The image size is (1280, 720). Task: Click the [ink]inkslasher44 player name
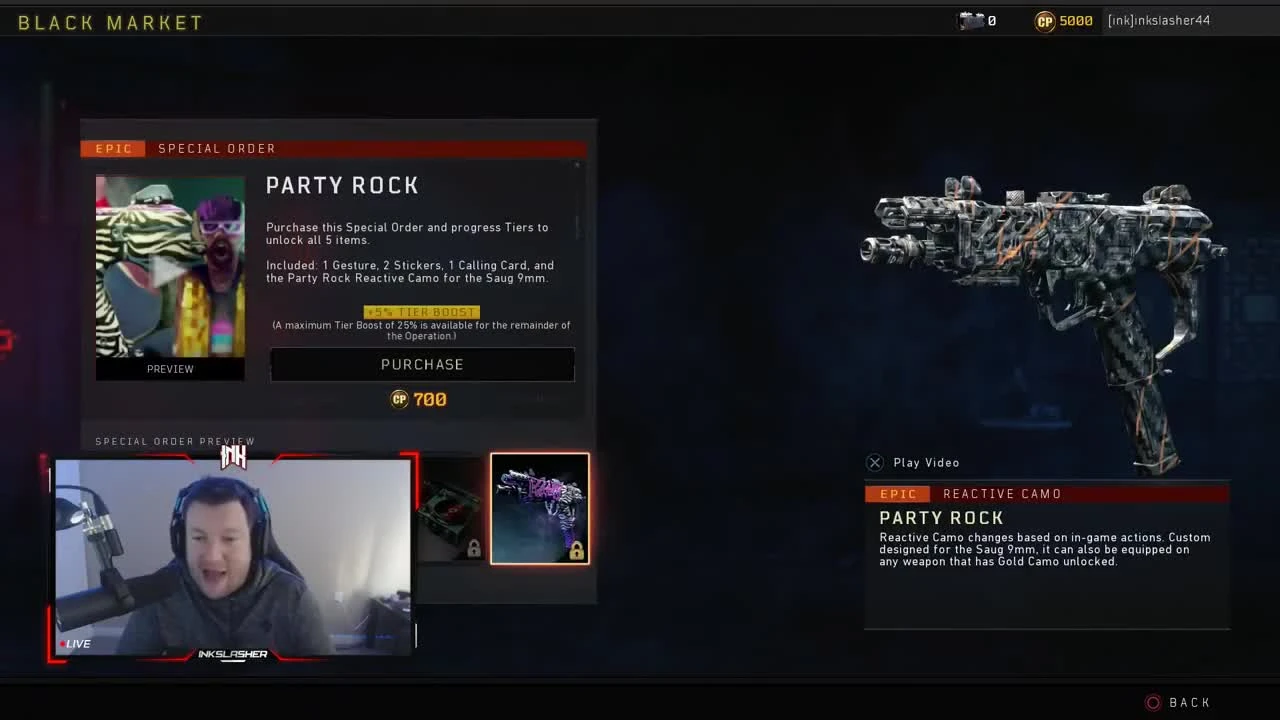[x=1158, y=20]
